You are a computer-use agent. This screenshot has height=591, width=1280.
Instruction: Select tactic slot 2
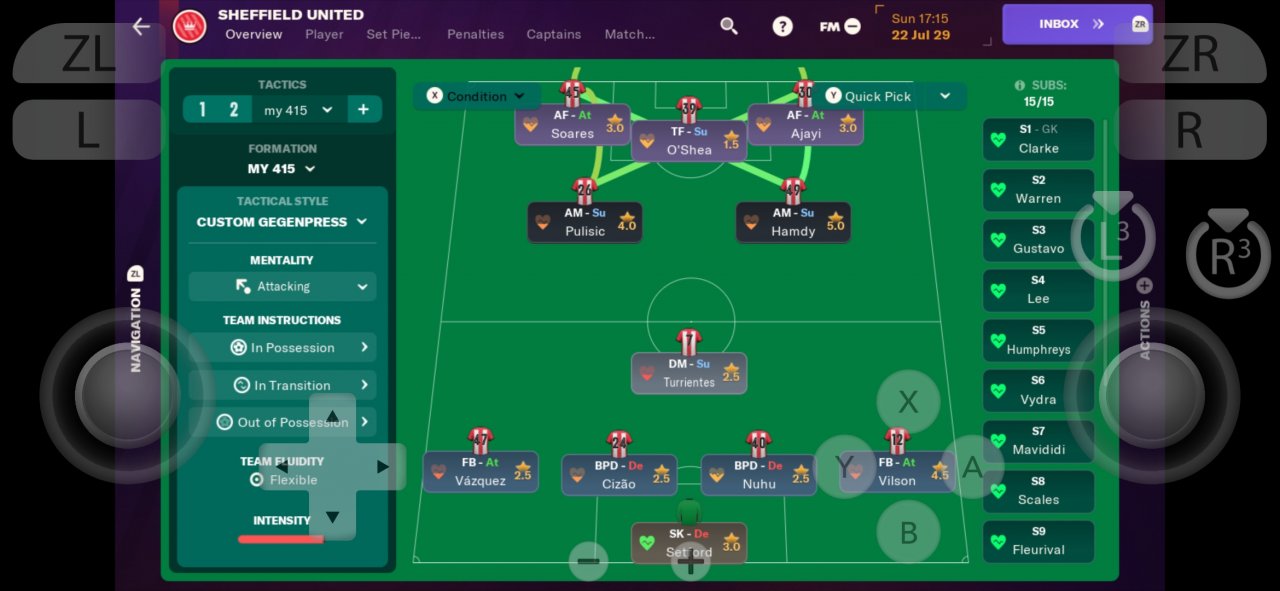pos(233,110)
